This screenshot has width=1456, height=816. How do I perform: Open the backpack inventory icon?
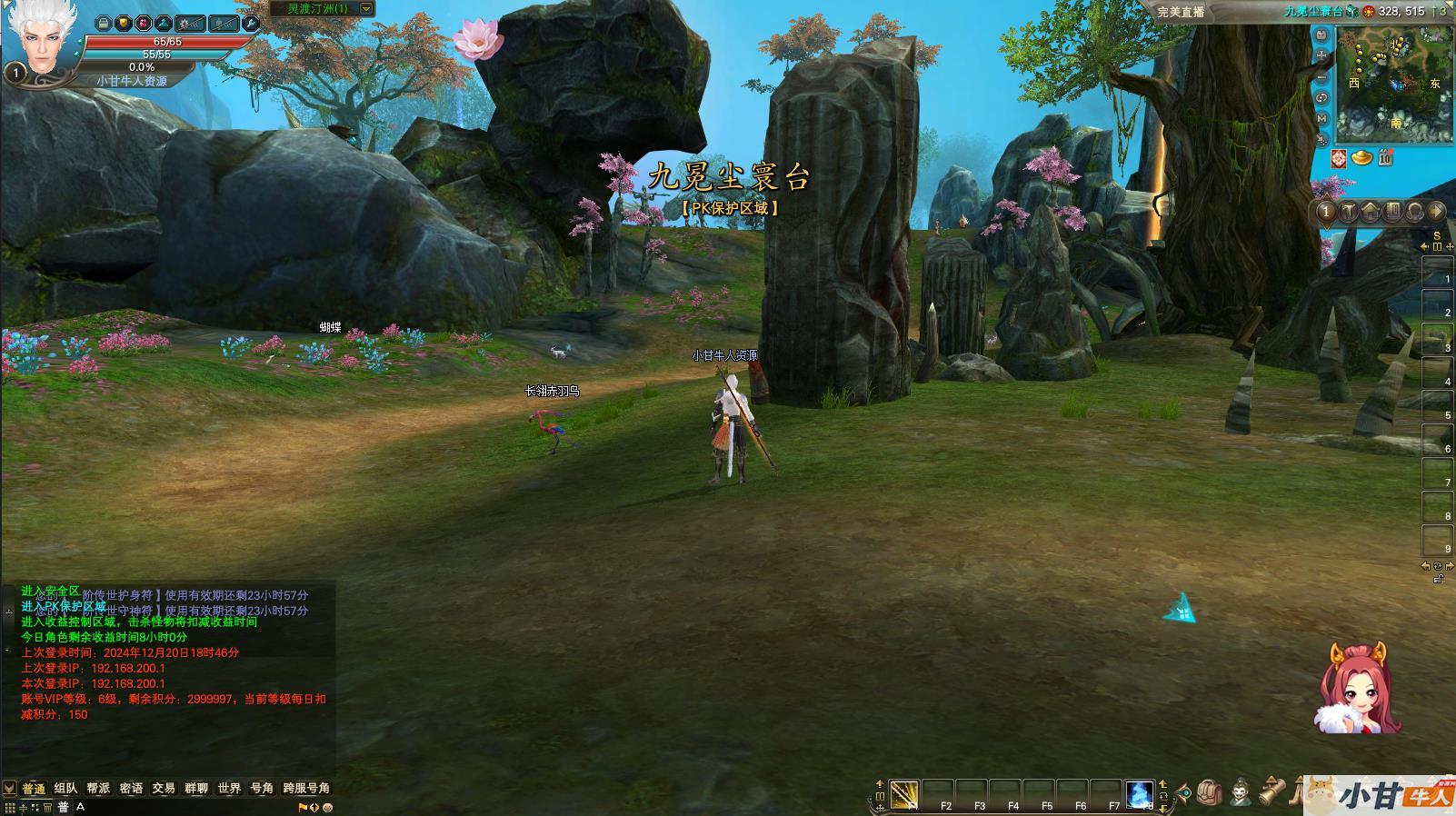[1208, 793]
